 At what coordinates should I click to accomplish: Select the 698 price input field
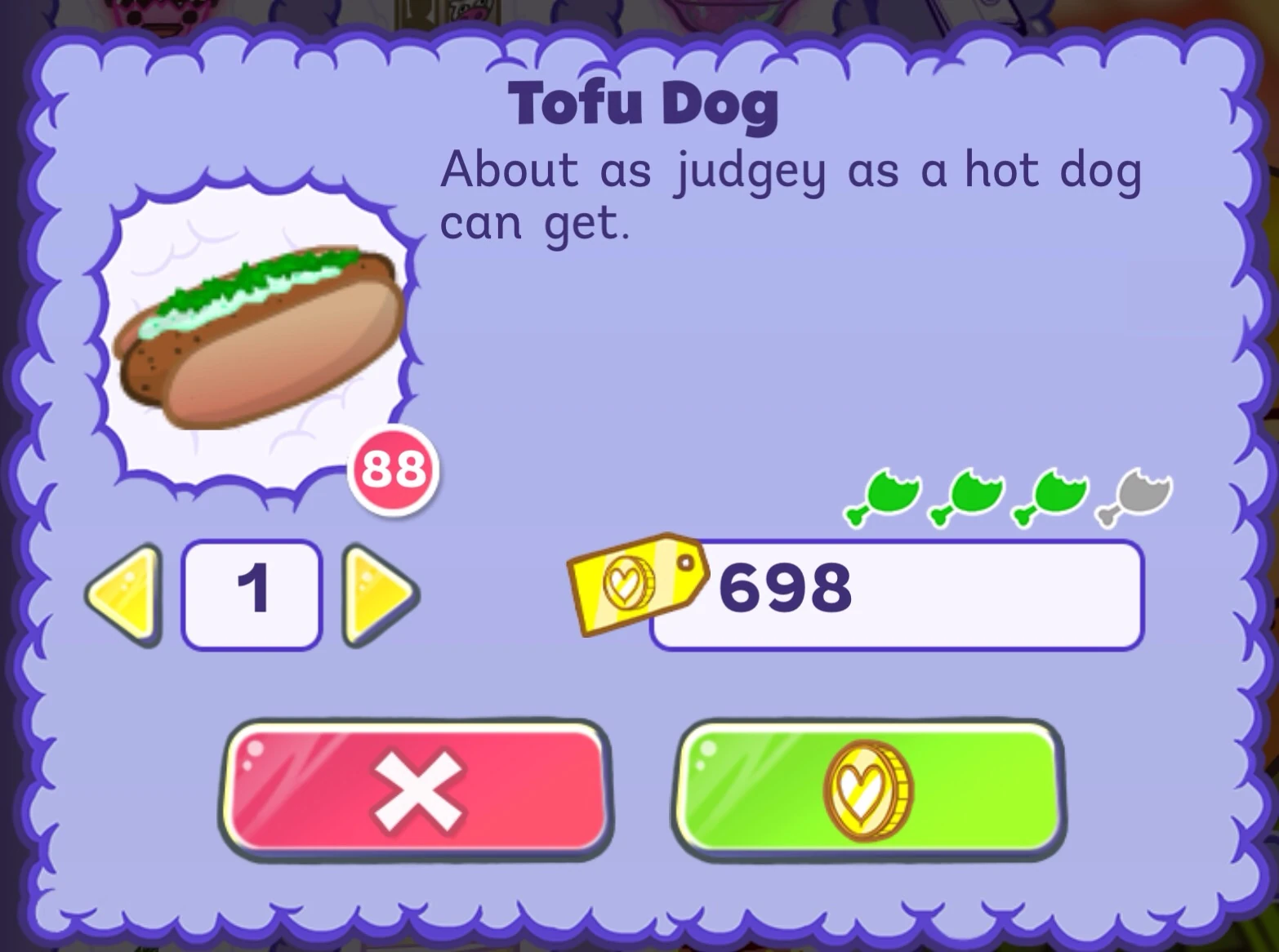[x=898, y=594]
